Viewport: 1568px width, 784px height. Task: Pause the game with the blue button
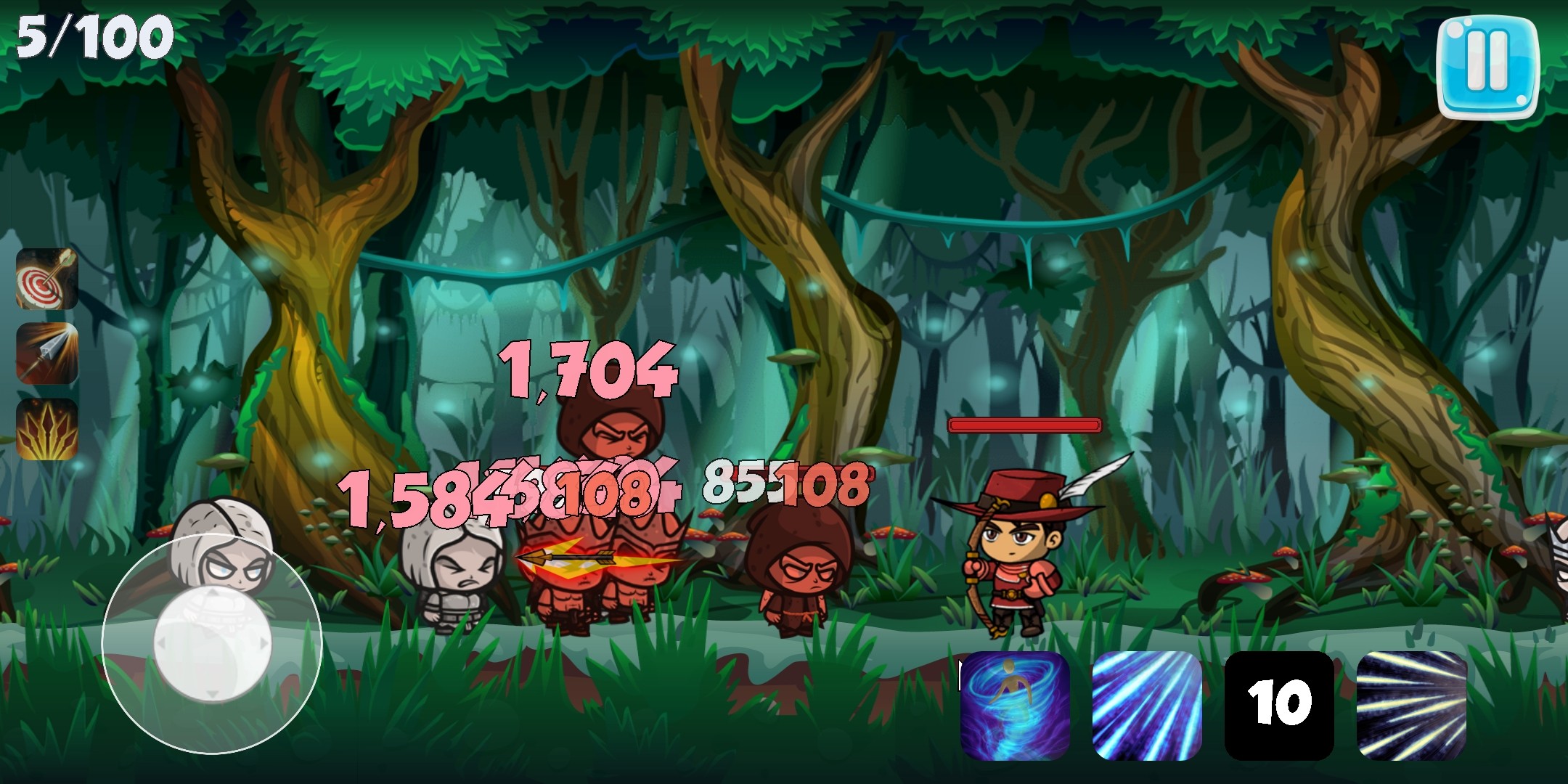[1487, 66]
